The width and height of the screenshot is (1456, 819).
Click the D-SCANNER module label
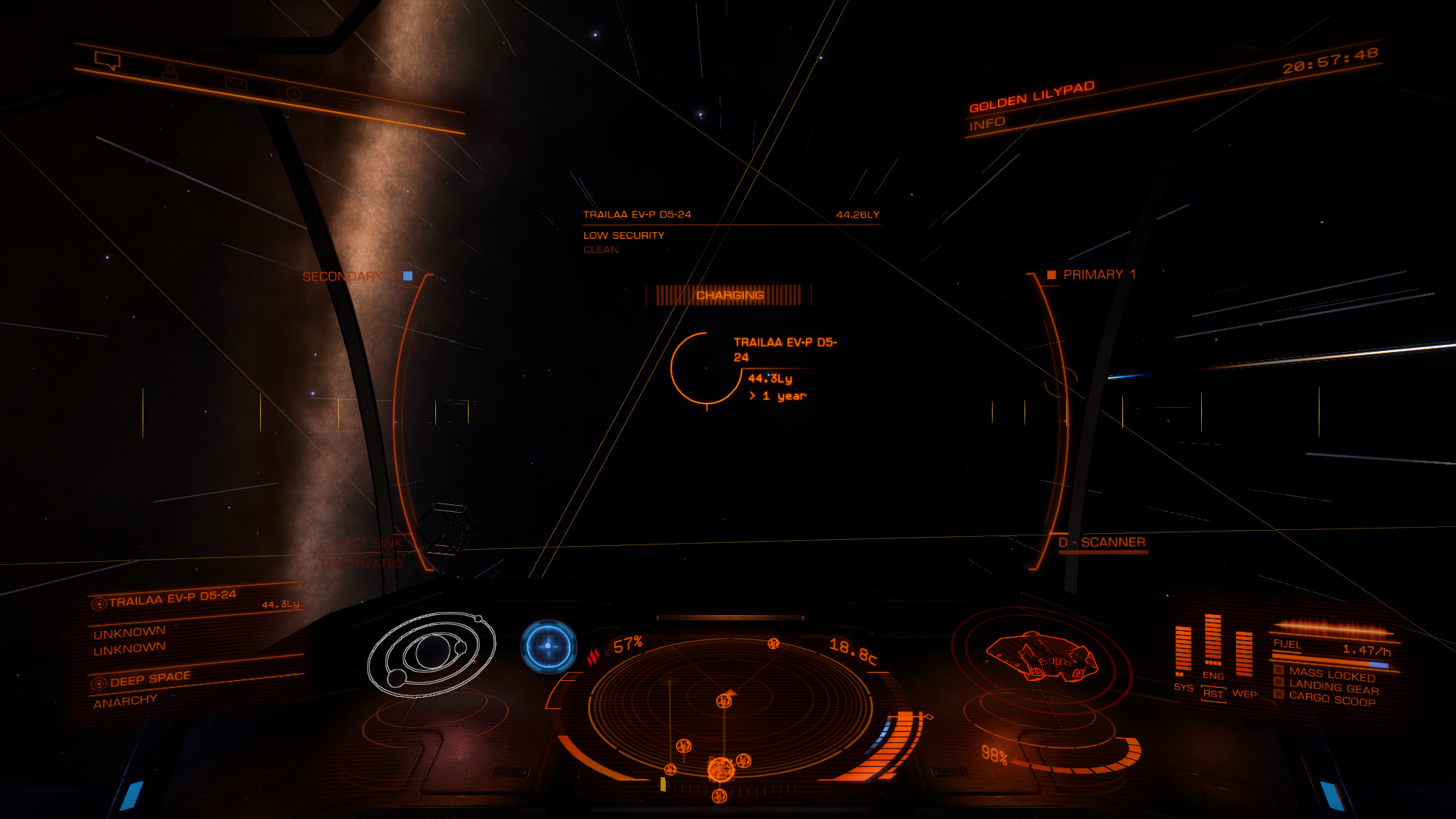[x=1102, y=542]
